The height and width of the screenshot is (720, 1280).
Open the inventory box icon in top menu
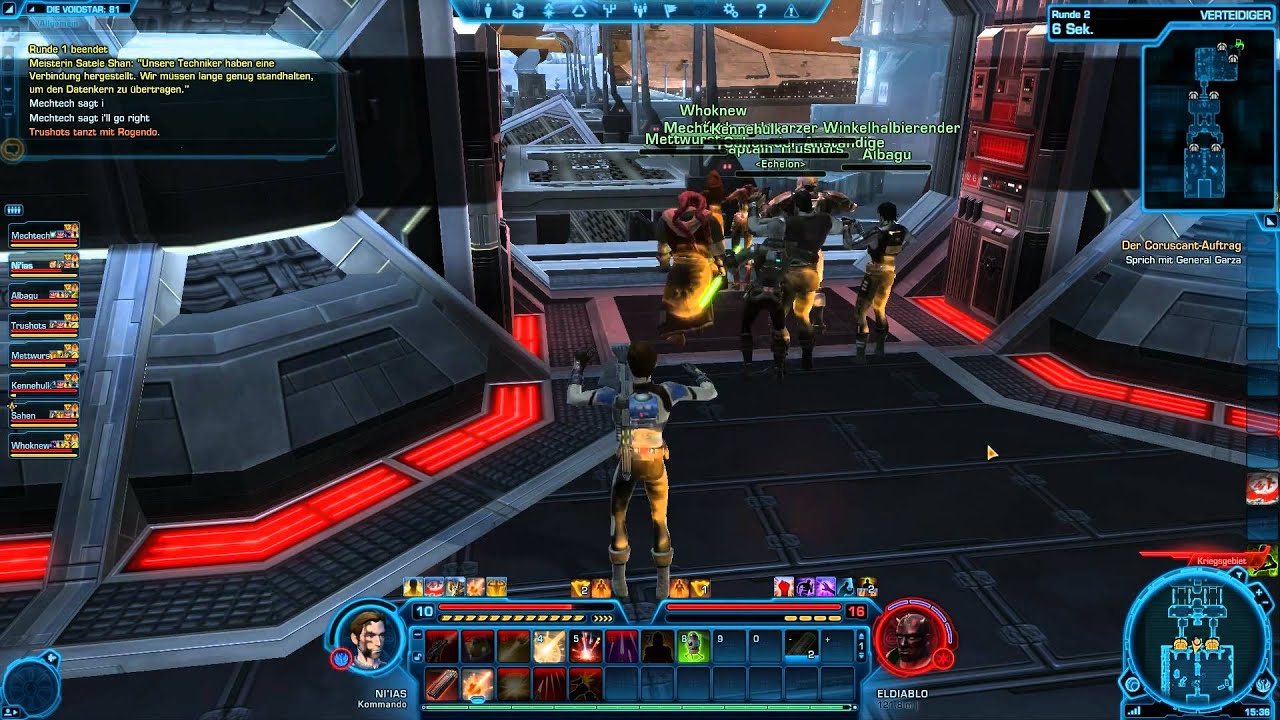[518, 11]
